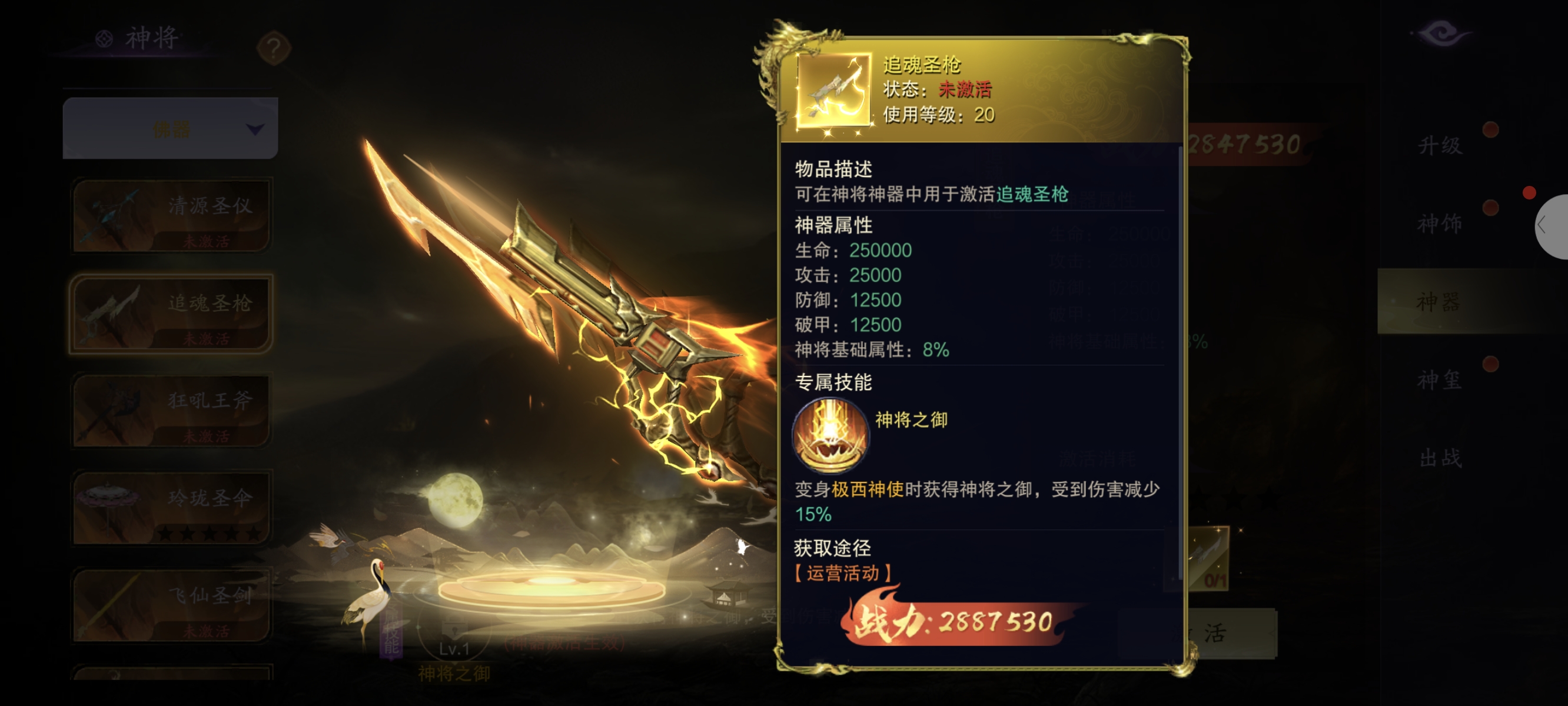
Task: Select 清源圣仪 in the artifact list
Action: [x=171, y=215]
